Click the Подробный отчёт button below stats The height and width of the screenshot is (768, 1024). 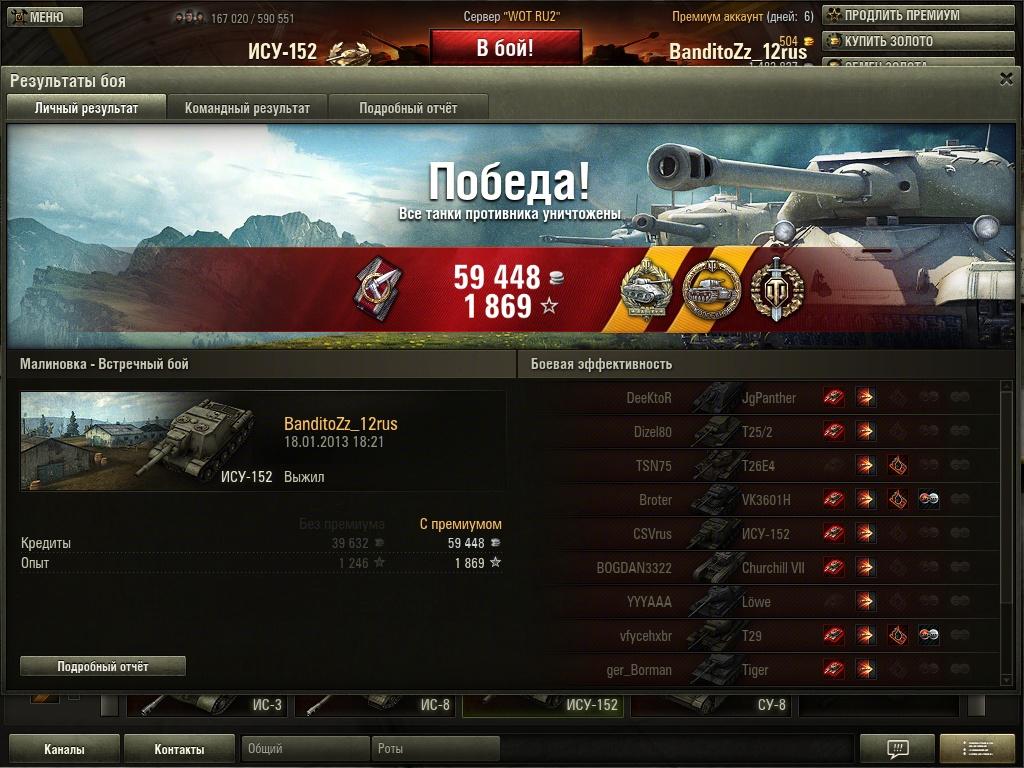pyautogui.click(x=103, y=666)
